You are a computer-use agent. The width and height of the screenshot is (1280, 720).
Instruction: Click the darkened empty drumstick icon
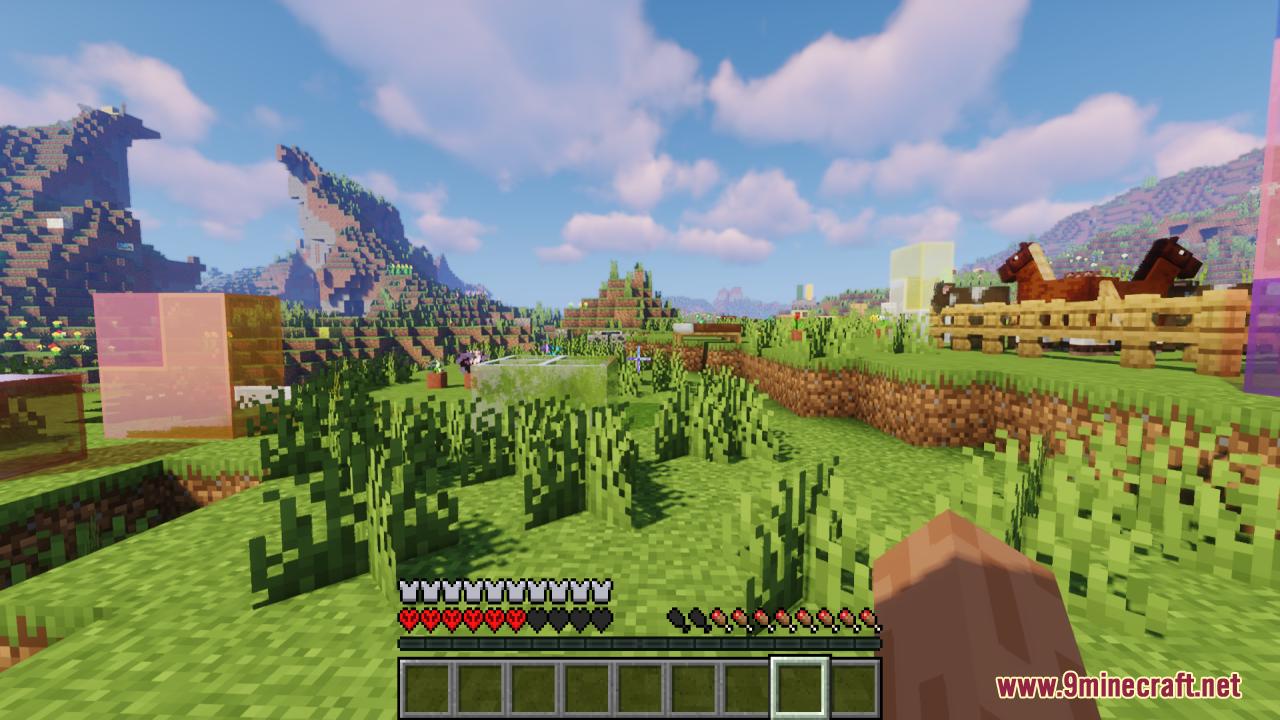click(675, 618)
